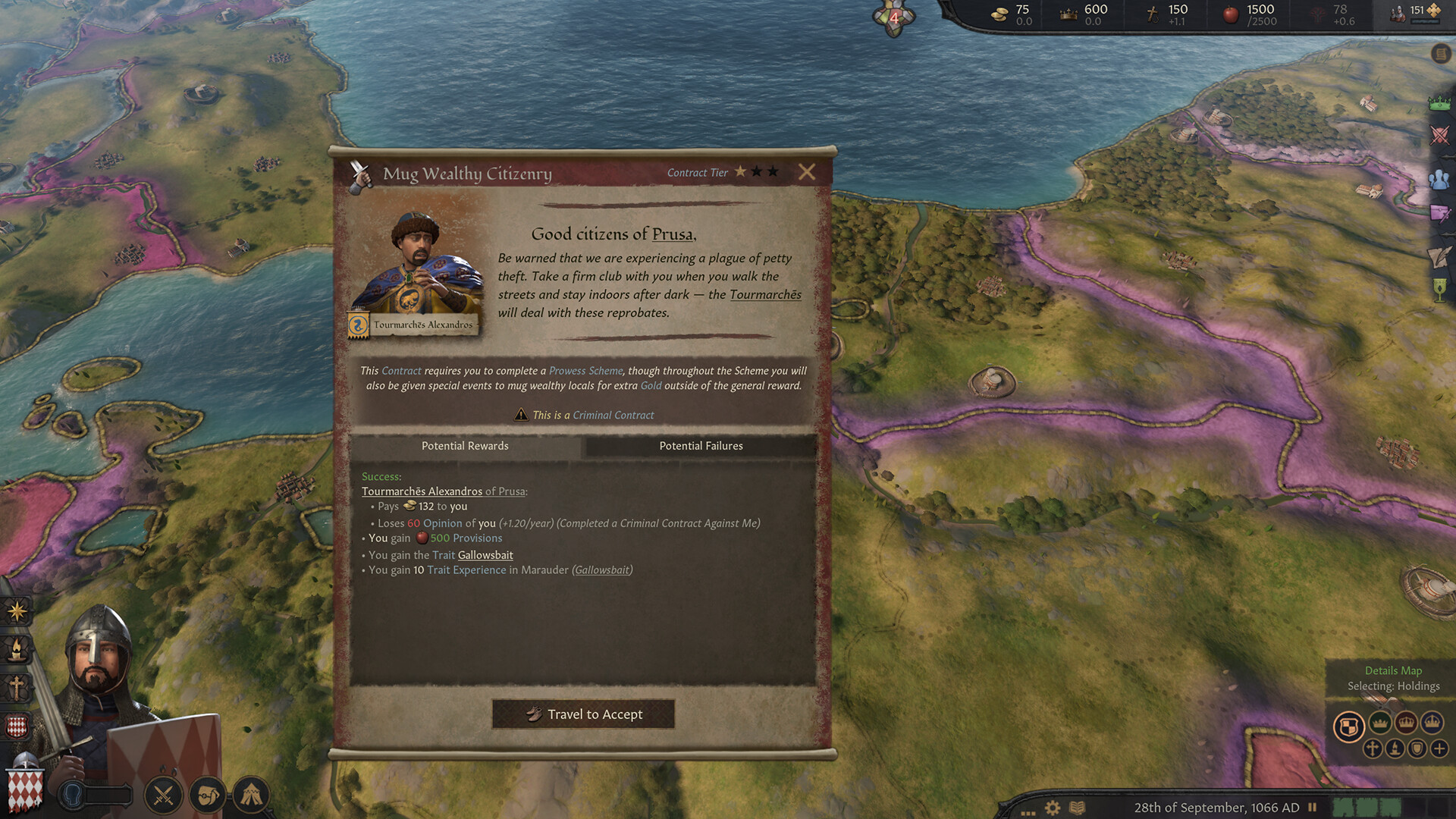
Task: Switch to the Potential Failures tab
Action: click(701, 446)
